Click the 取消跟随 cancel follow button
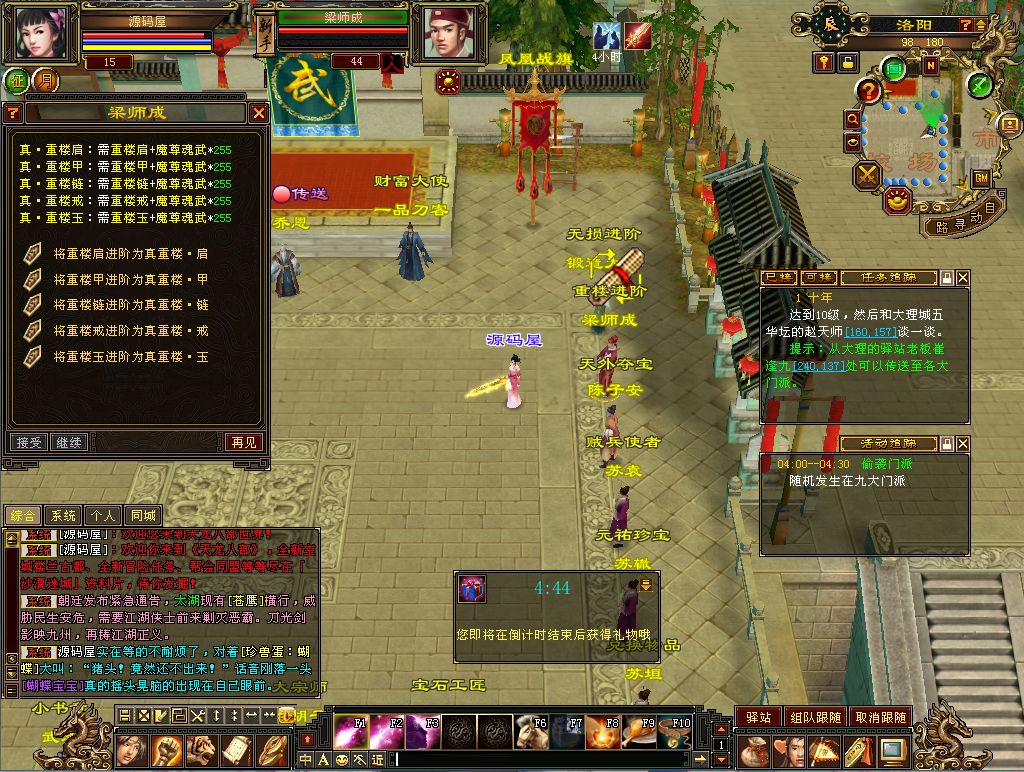This screenshot has height=772, width=1024. pos(881,717)
